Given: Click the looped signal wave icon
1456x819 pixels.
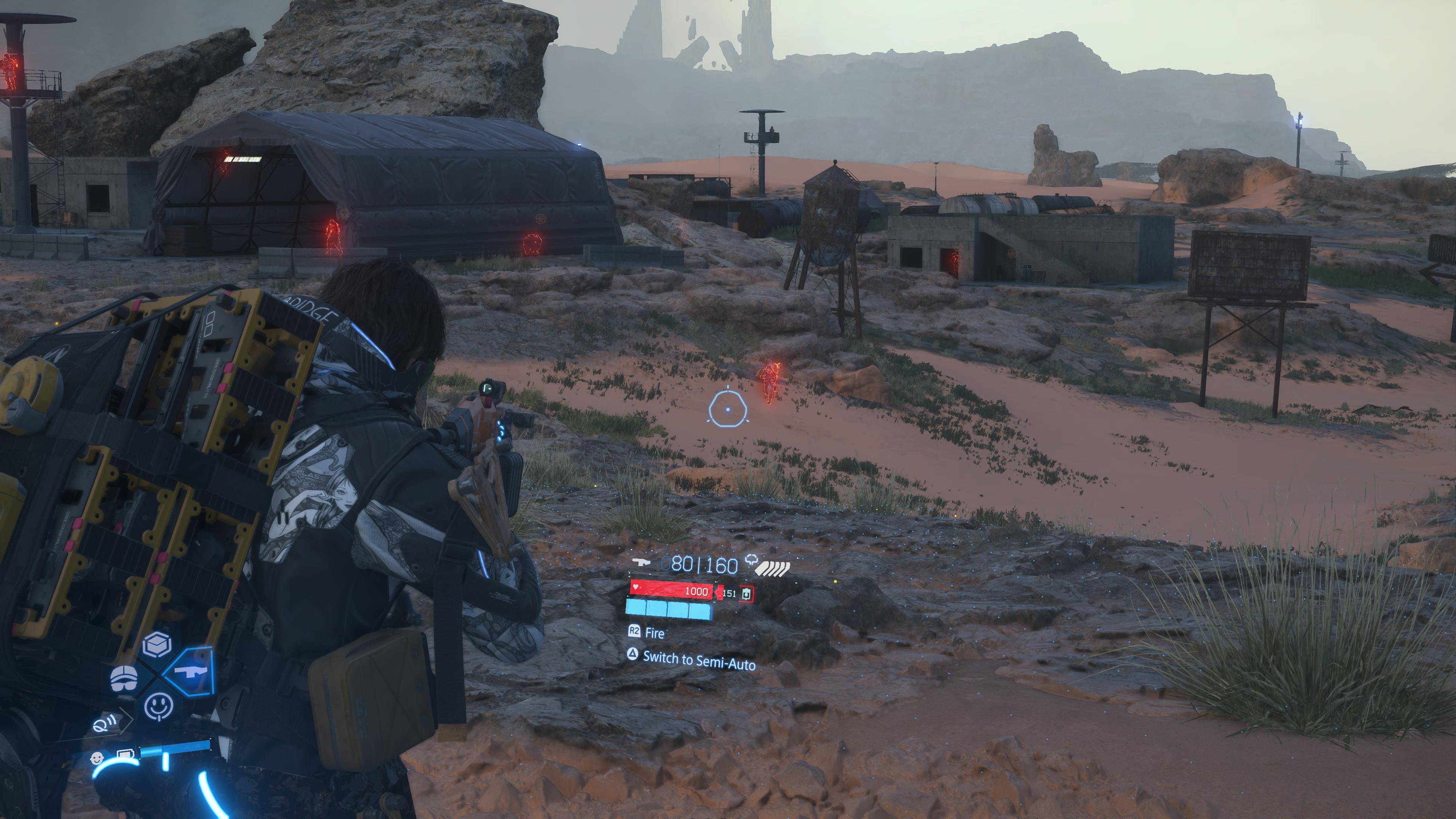Looking at the screenshot, I should (x=105, y=722).
